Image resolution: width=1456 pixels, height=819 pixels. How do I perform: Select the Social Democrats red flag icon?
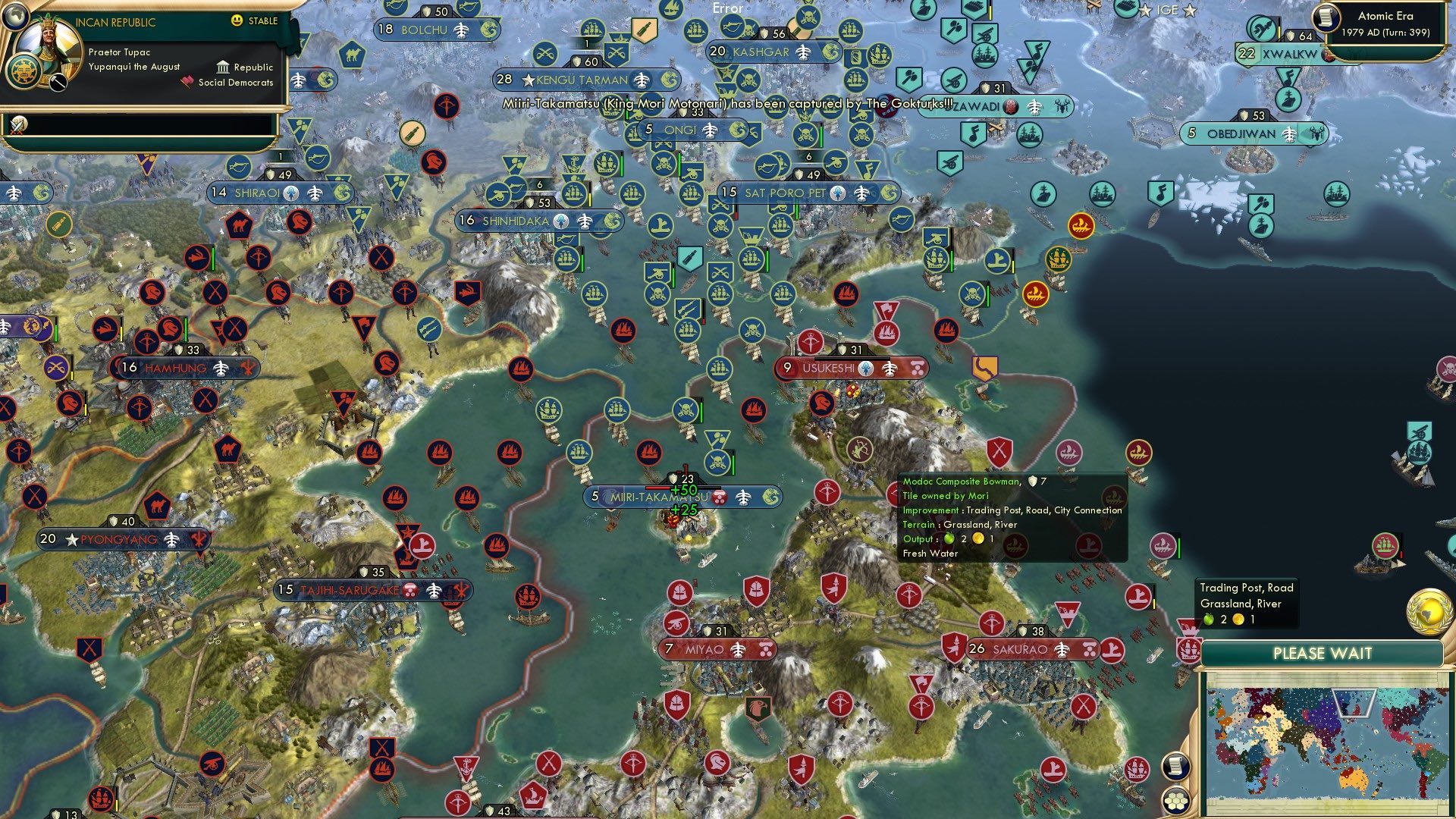(x=187, y=83)
